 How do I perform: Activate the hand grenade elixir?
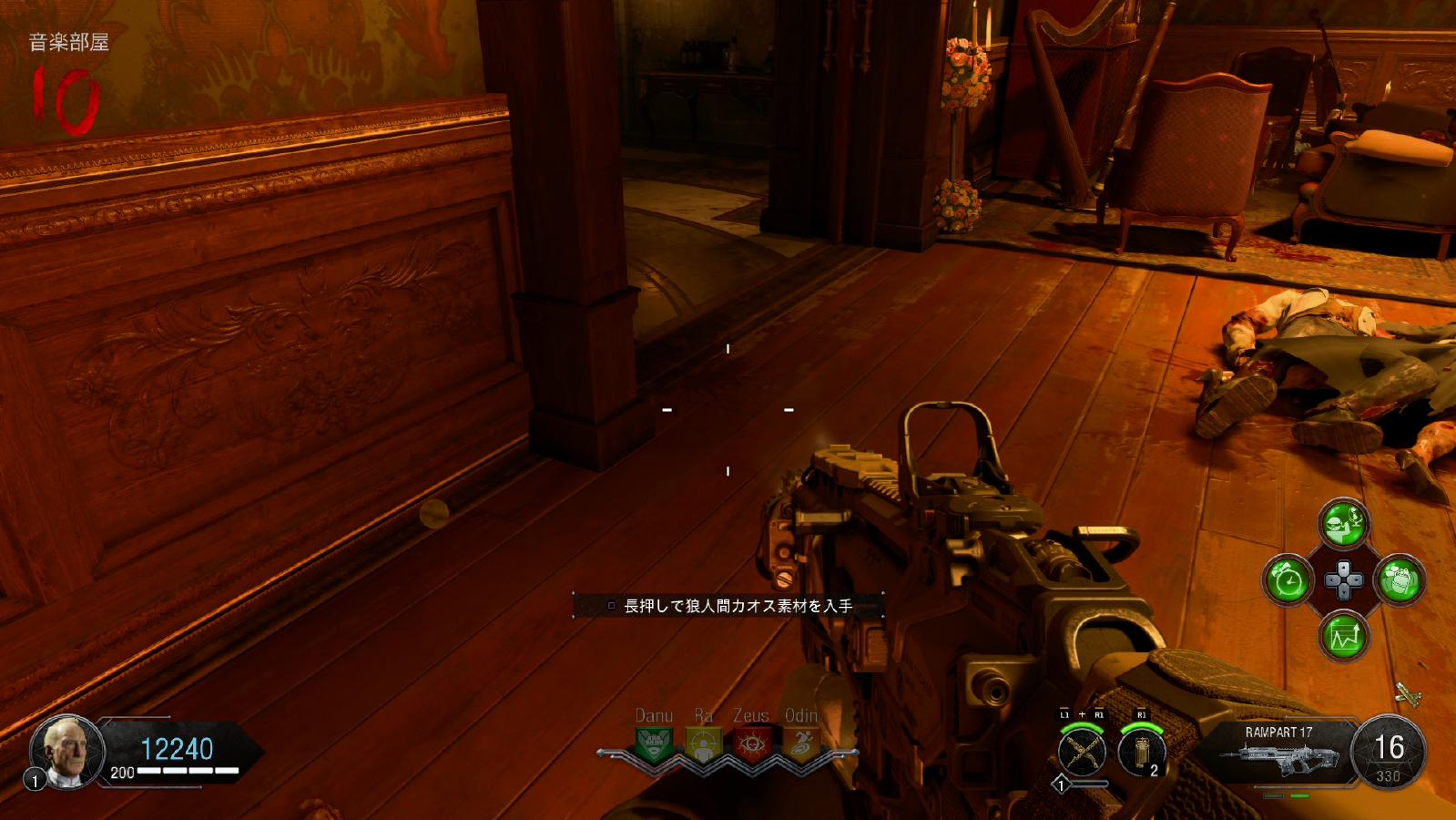click(1400, 579)
